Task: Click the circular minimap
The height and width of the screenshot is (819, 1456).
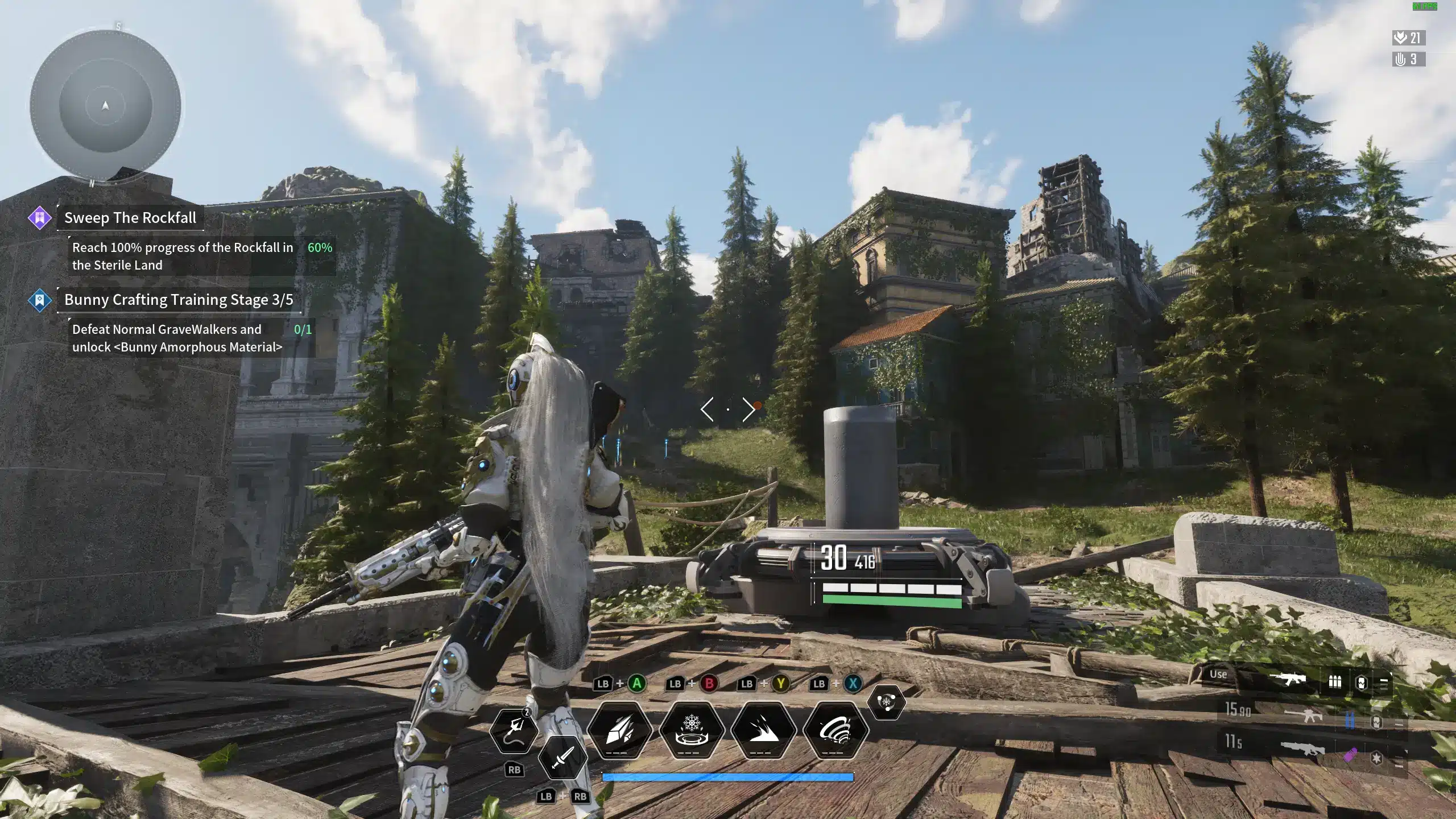Action: point(105,106)
